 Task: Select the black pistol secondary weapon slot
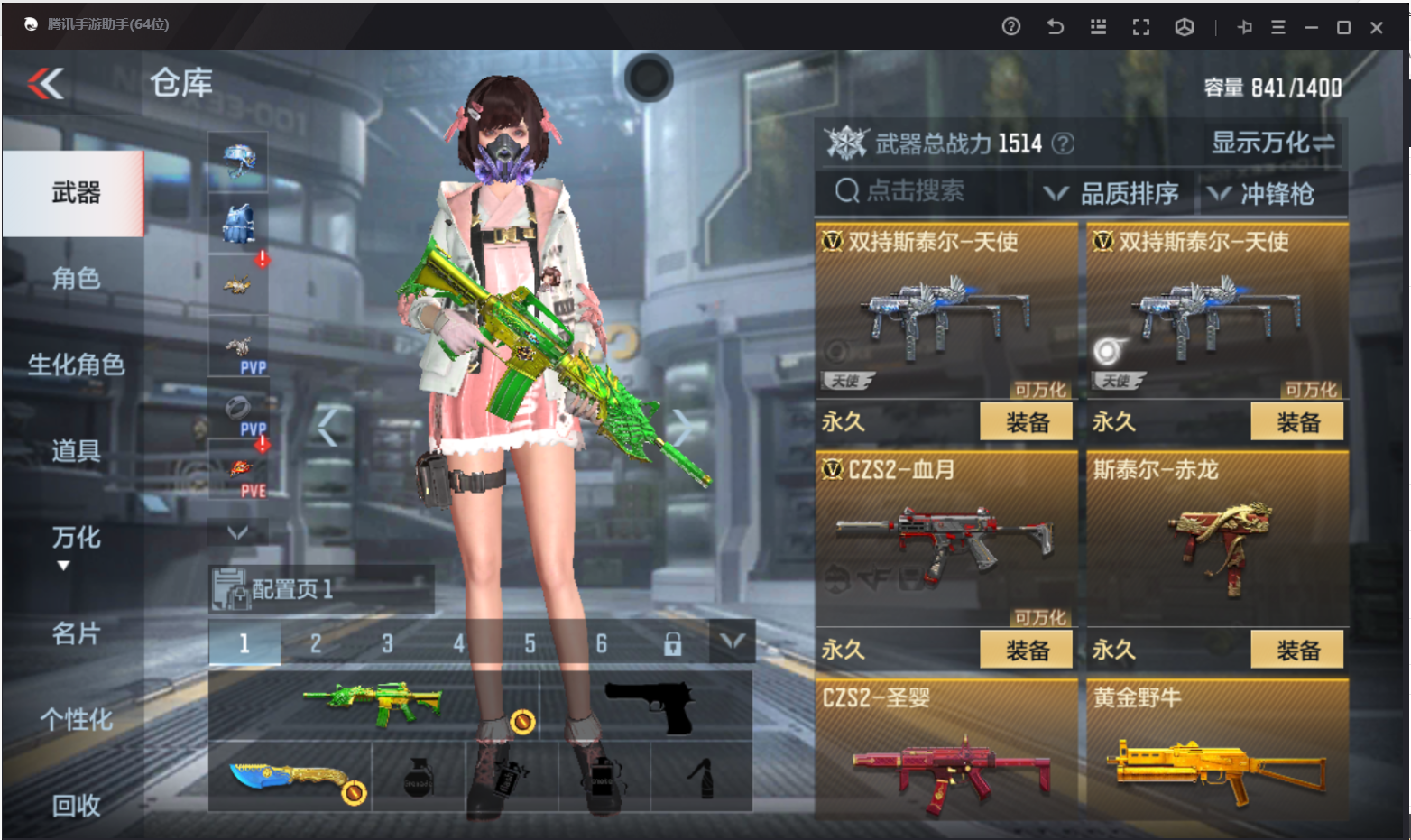[x=648, y=706]
